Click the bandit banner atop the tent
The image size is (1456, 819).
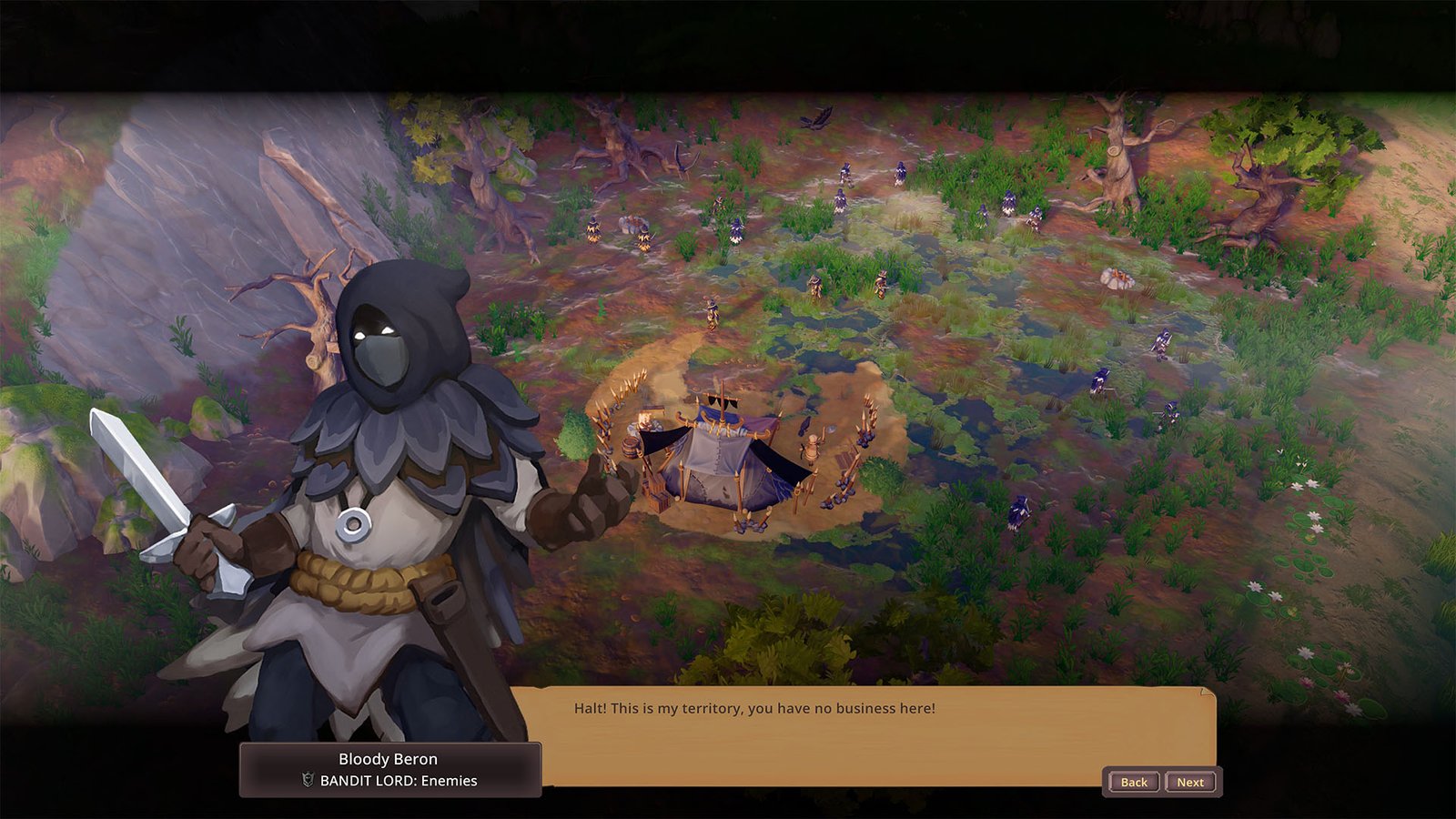(723, 402)
